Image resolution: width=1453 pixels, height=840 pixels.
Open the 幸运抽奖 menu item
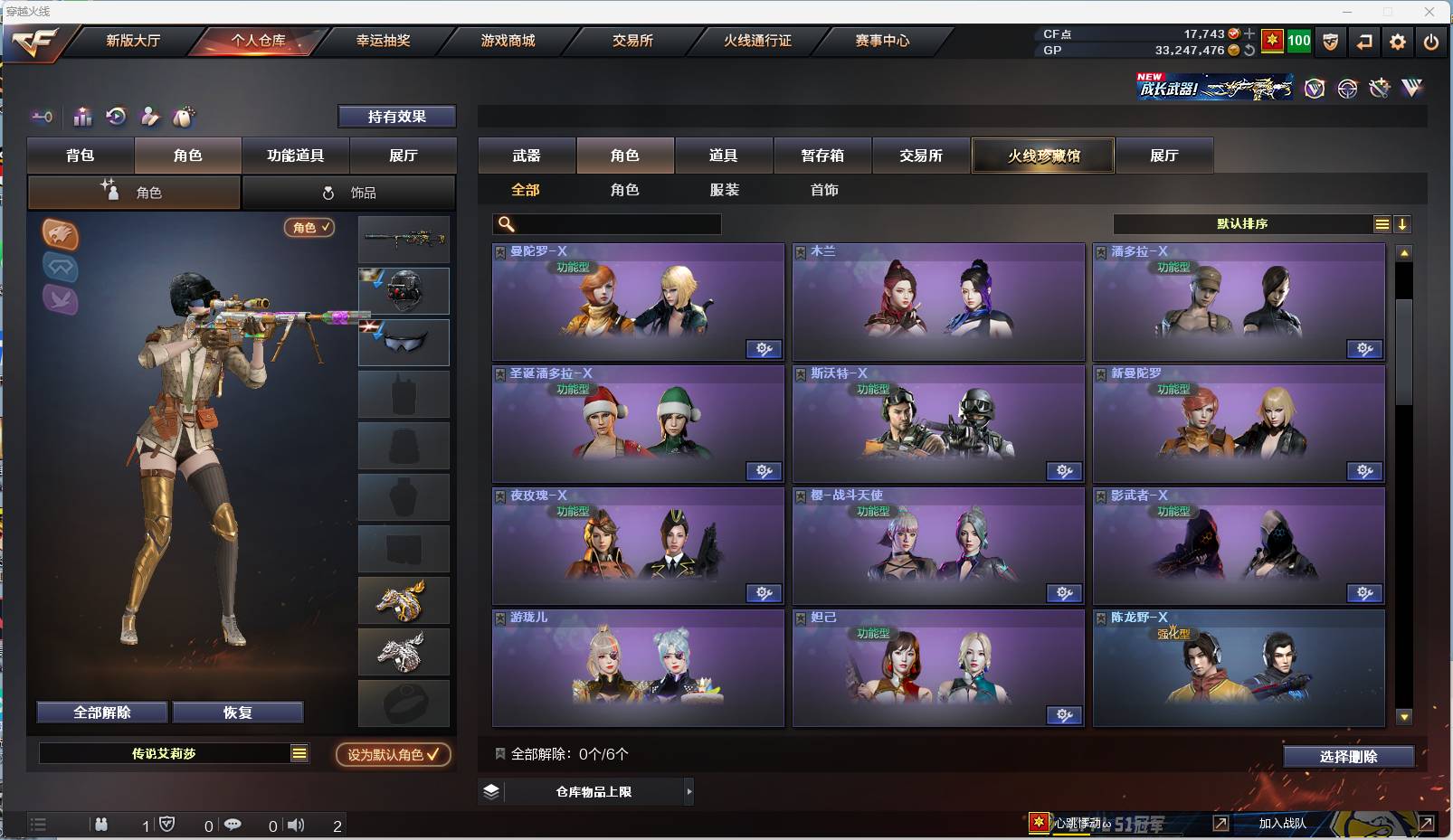pyautogui.click(x=381, y=41)
